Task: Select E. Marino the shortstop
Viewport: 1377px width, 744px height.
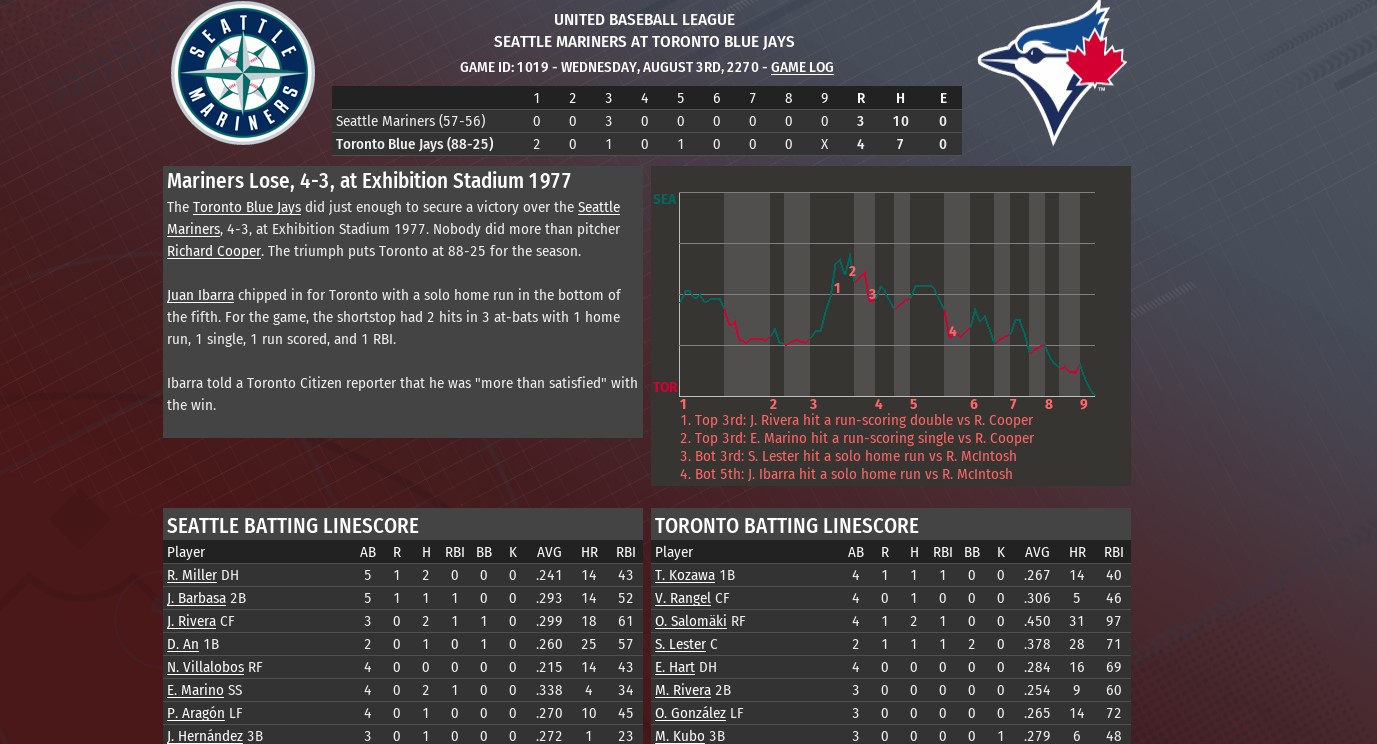Action: click(x=195, y=690)
